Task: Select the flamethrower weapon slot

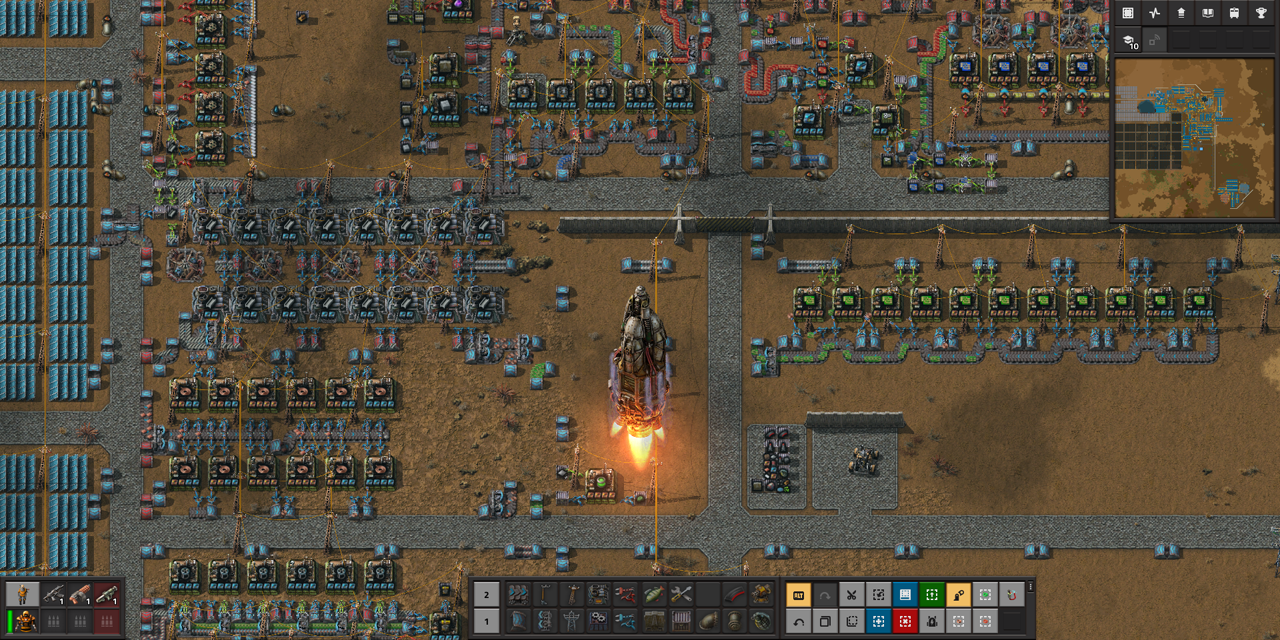Action: [79, 595]
